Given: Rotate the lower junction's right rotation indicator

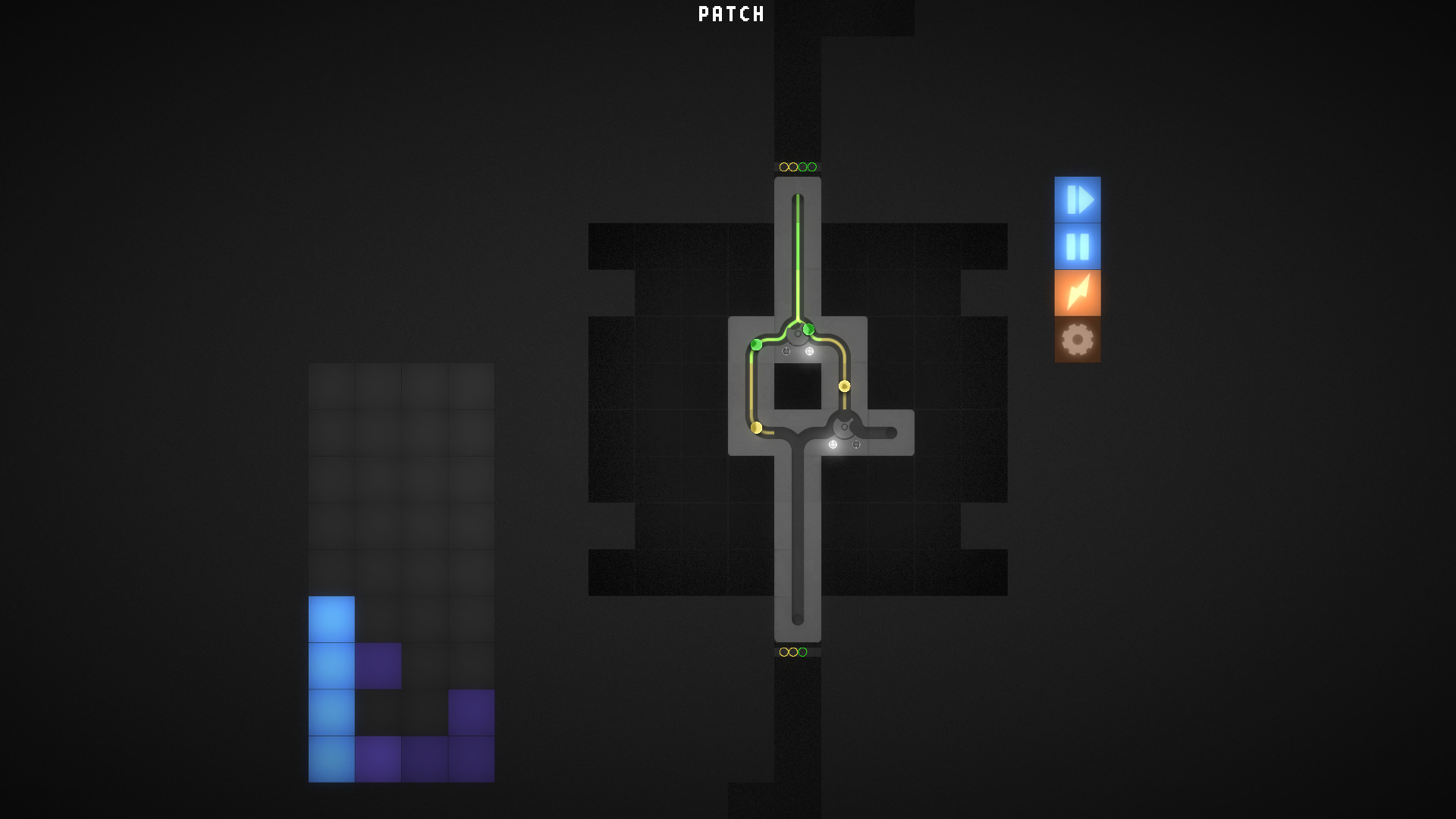Looking at the screenshot, I should click(856, 444).
